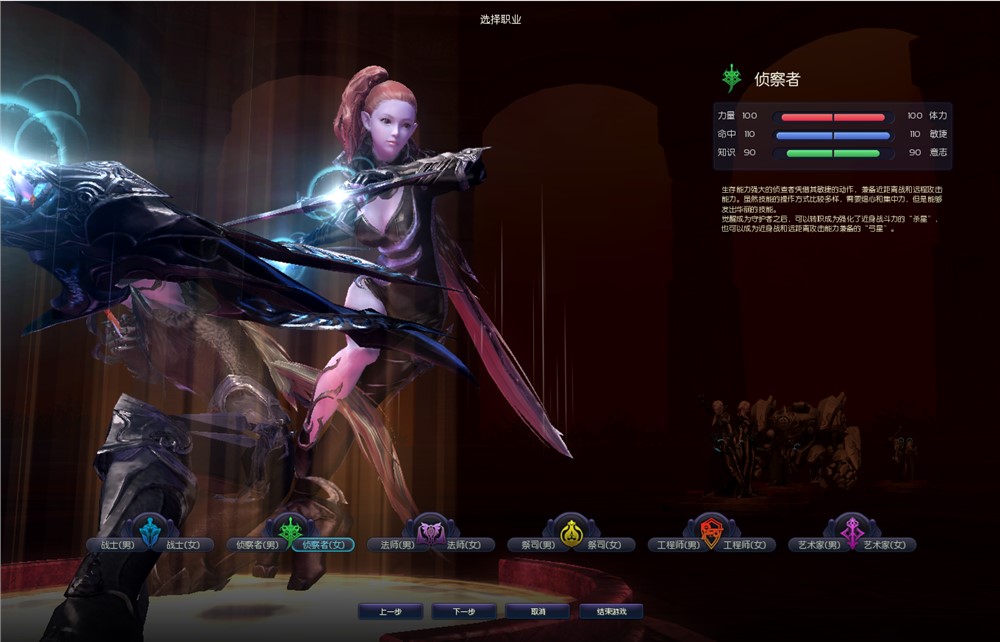Pick the female Artist class 艺术家(女)
Screen dimensions: 1000x642
887,545
